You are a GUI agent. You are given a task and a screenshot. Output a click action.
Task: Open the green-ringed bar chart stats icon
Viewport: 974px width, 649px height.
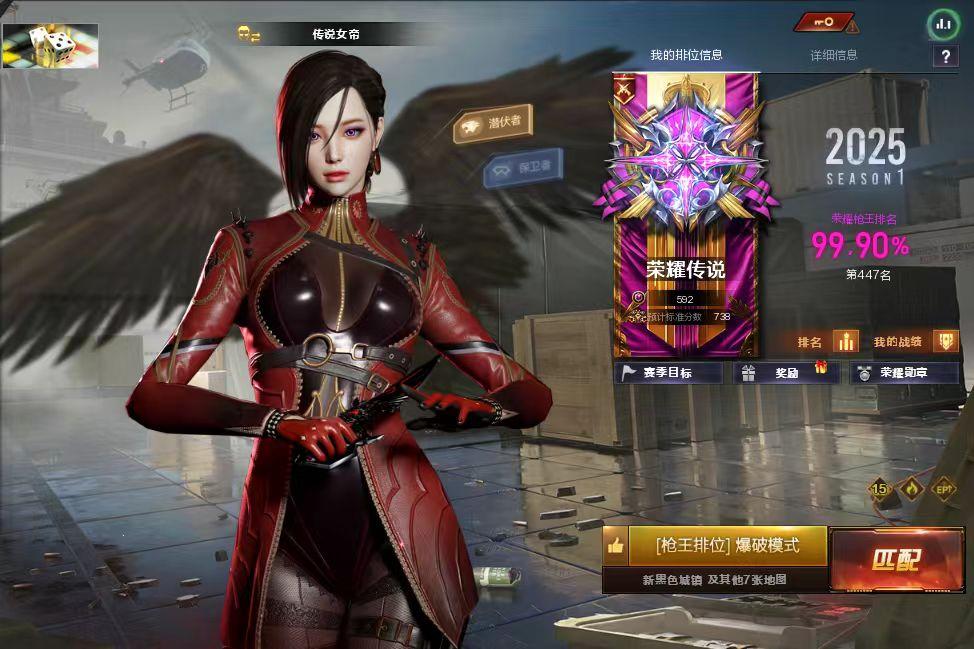coord(942,23)
